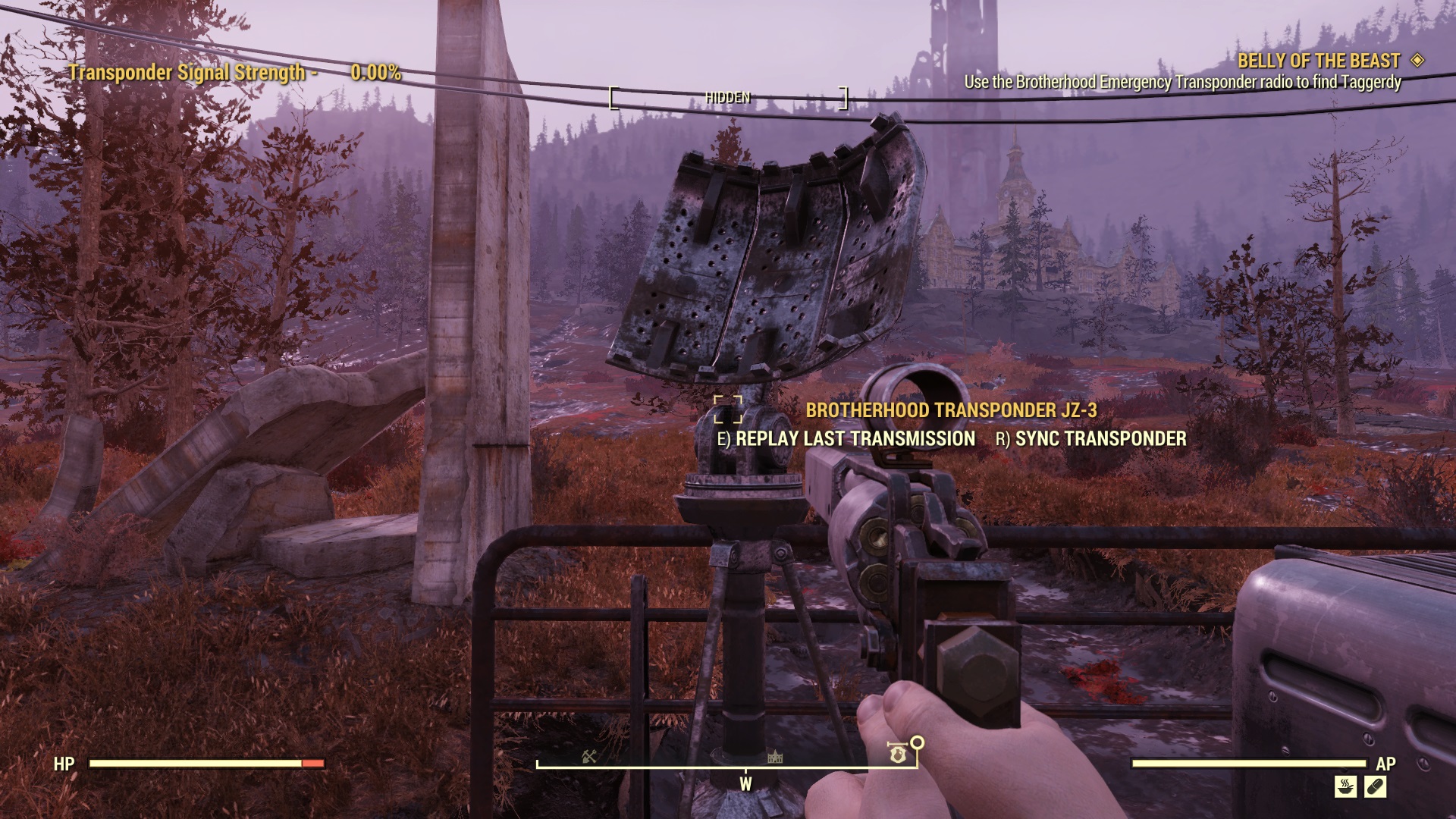This screenshot has height=819, width=1456.
Task: Click the quest diamond beside Belly of the Beast
Action: [x=1417, y=60]
